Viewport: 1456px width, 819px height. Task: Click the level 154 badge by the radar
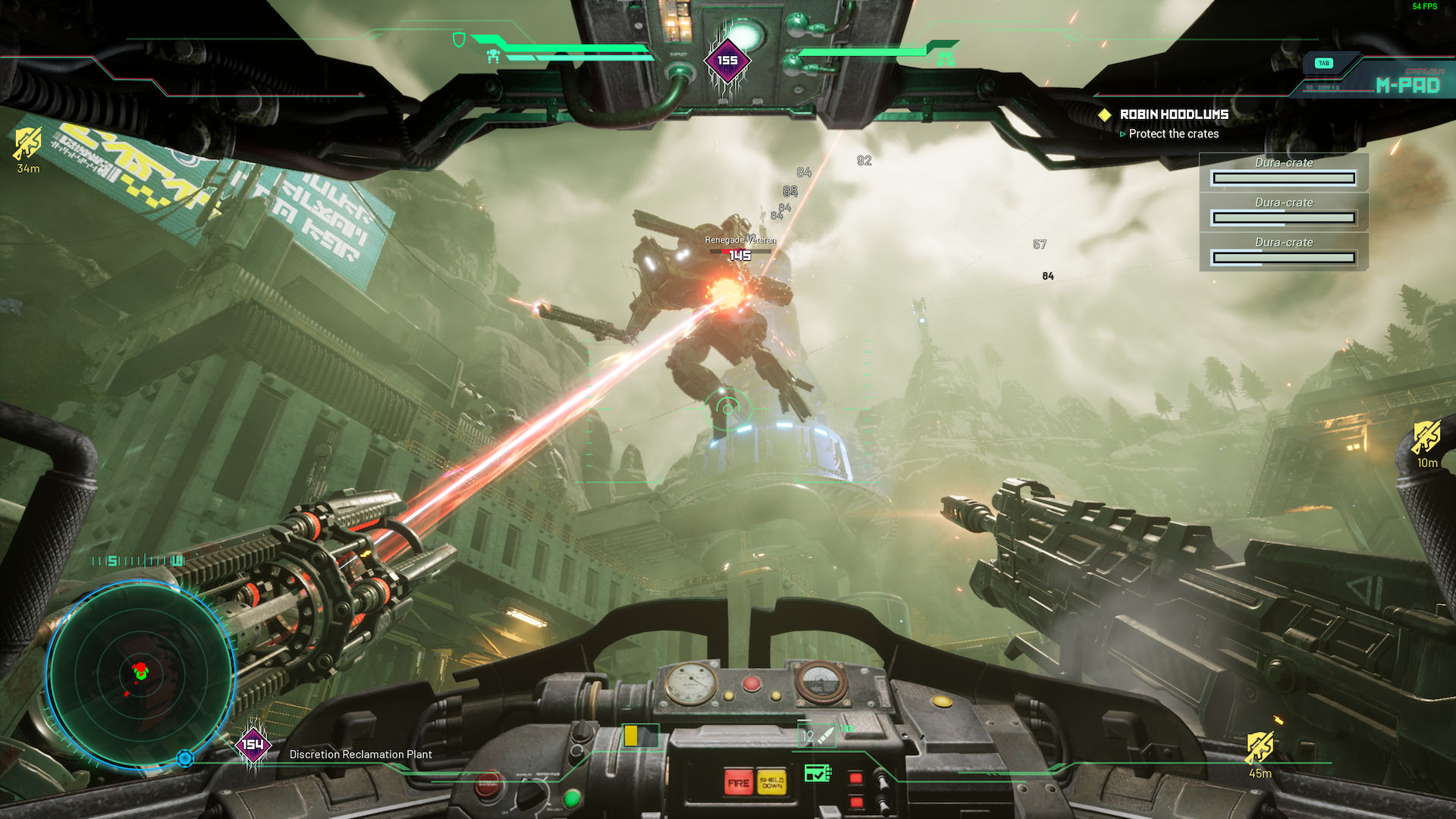pos(253,745)
